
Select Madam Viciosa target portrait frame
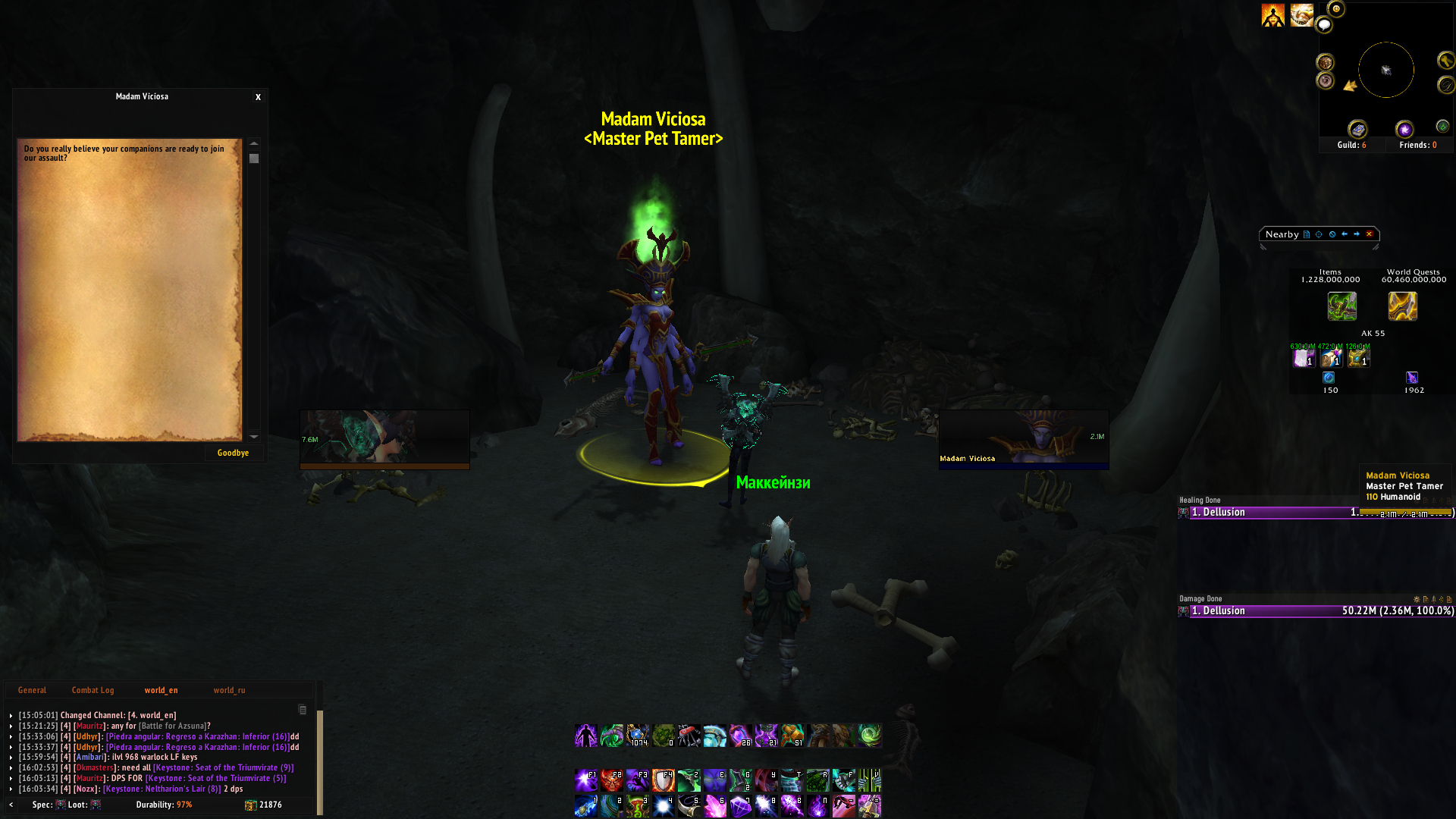coord(1023,439)
